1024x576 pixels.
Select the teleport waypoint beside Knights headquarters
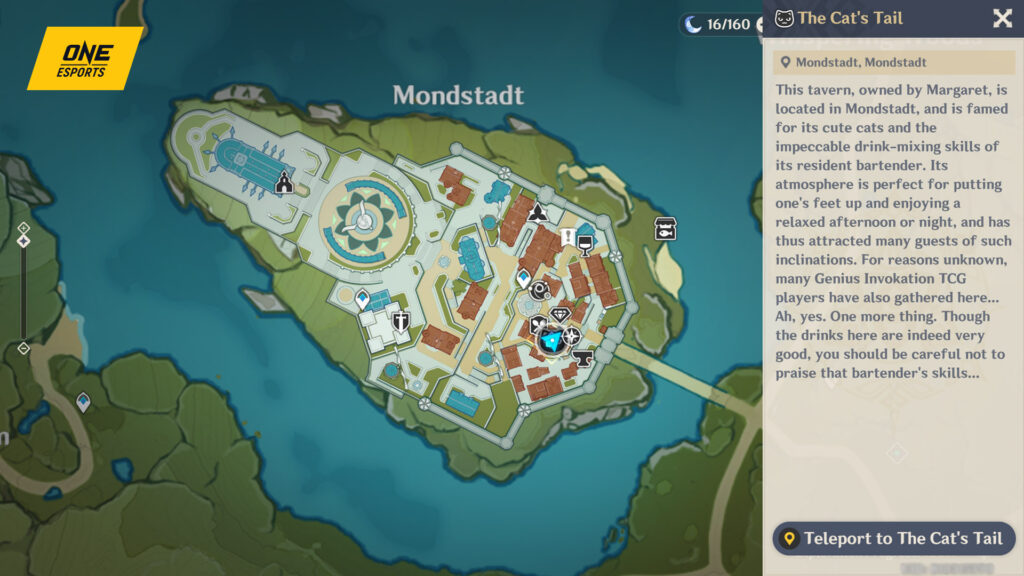[x=362, y=299]
